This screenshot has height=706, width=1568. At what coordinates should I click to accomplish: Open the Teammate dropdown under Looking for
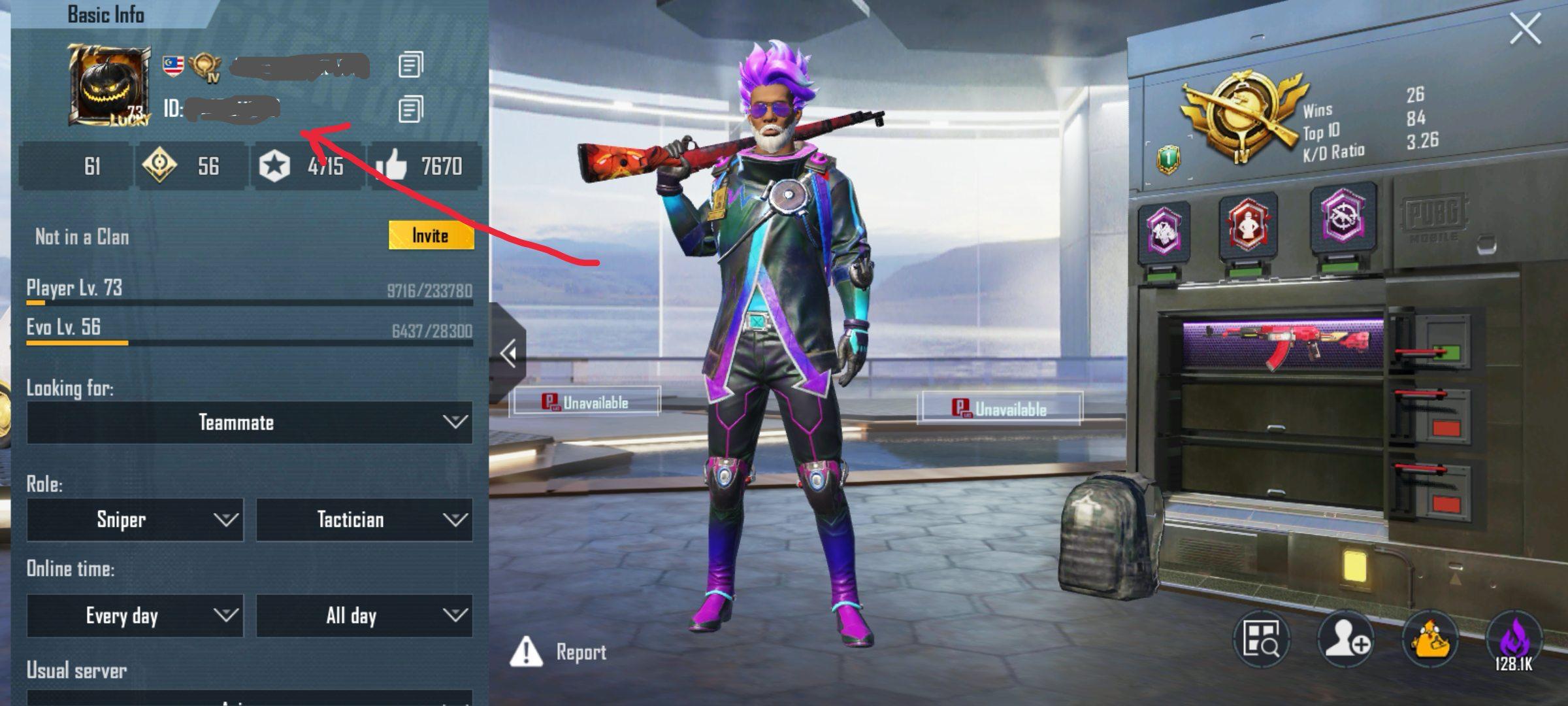[x=249, y=422]
